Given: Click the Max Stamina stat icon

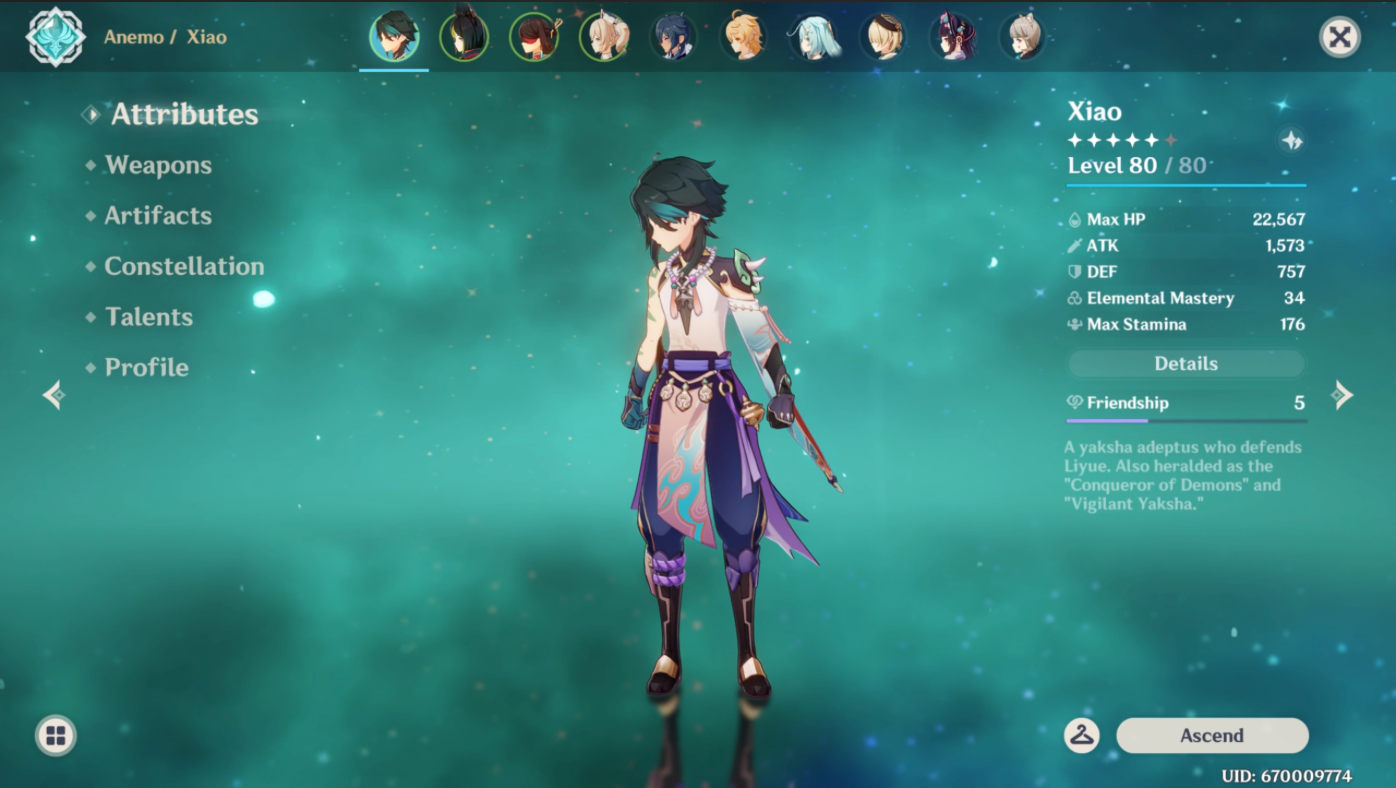Looking at the screenshot, I should (1077, 324).
